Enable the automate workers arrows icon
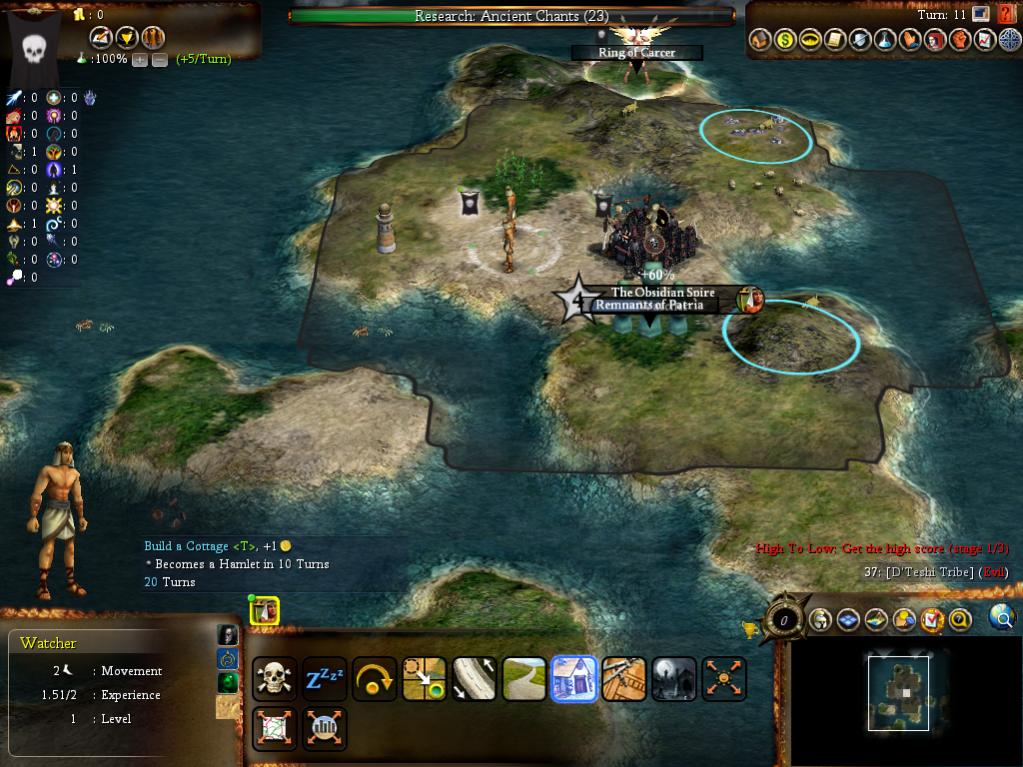Screen dimensions: 1023x767 pos(724,678)
